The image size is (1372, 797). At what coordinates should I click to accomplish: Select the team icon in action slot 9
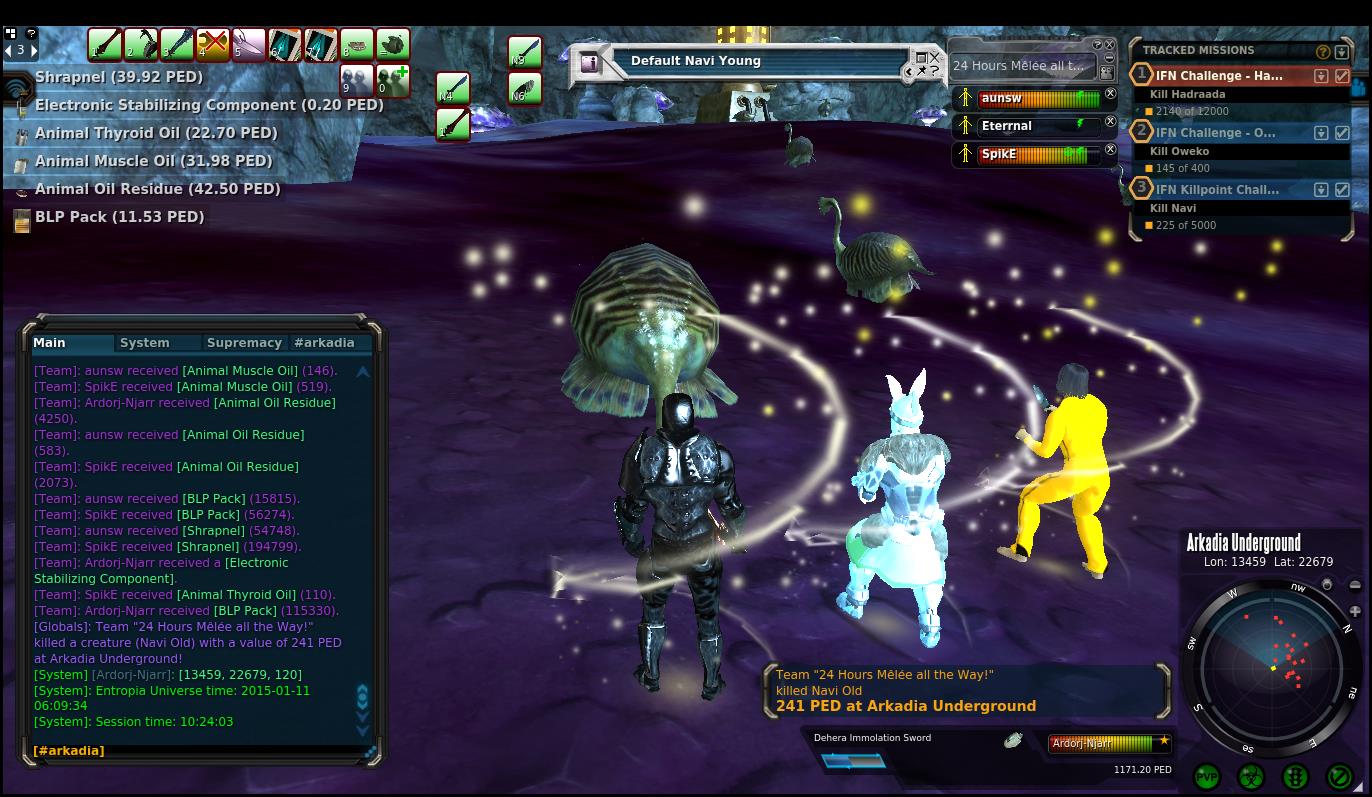click(x=356, y=80)
